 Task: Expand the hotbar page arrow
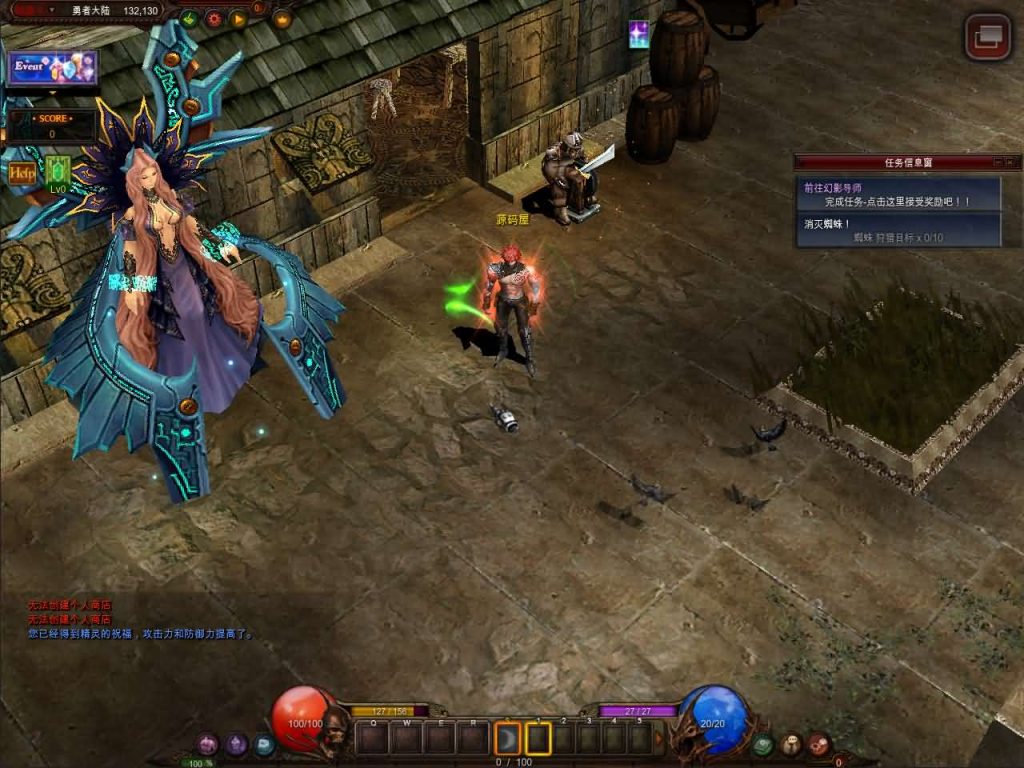[659, 739]
